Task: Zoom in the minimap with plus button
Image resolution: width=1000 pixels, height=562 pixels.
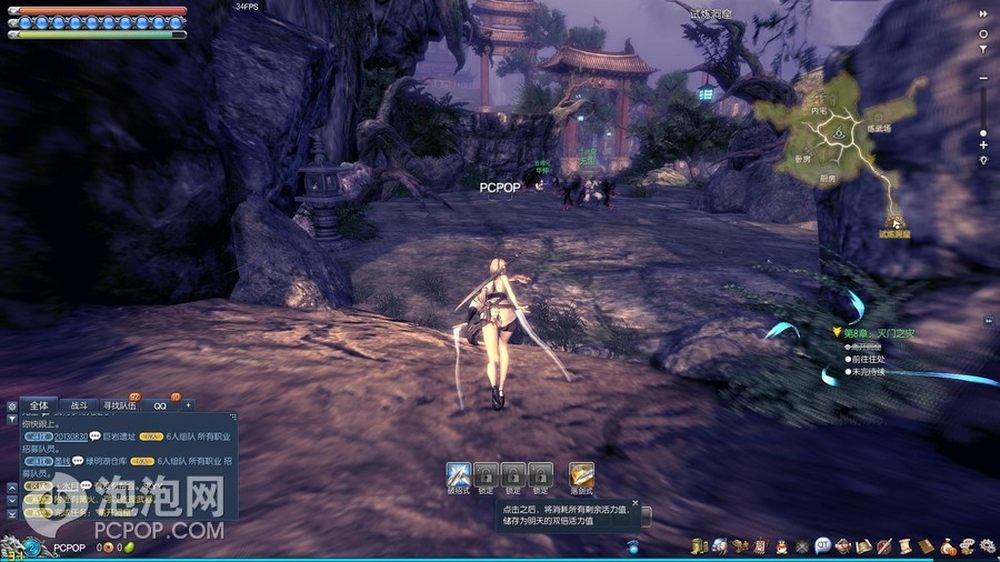Action: click(984, 145)
